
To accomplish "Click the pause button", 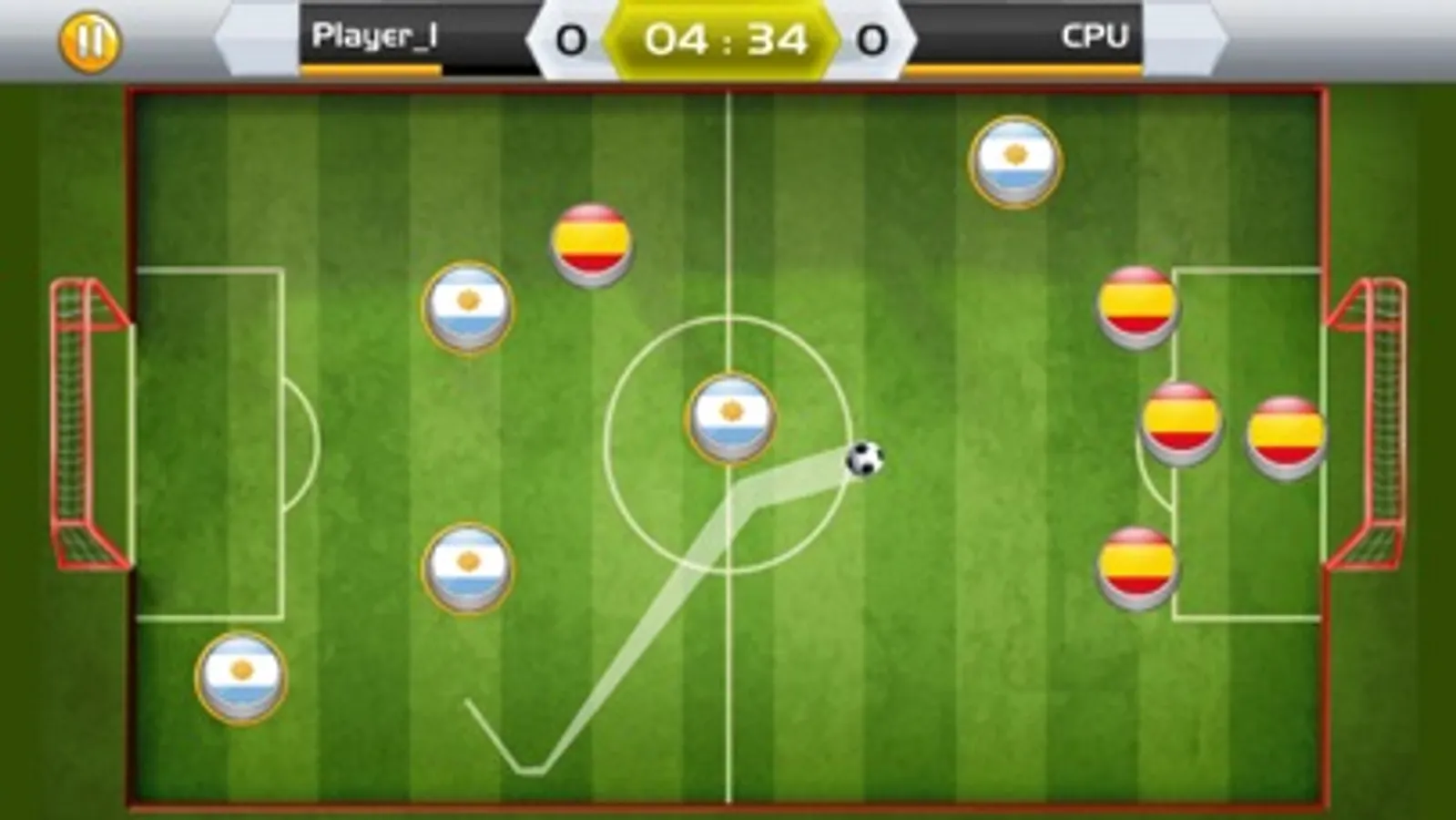I will pos(88,40).
